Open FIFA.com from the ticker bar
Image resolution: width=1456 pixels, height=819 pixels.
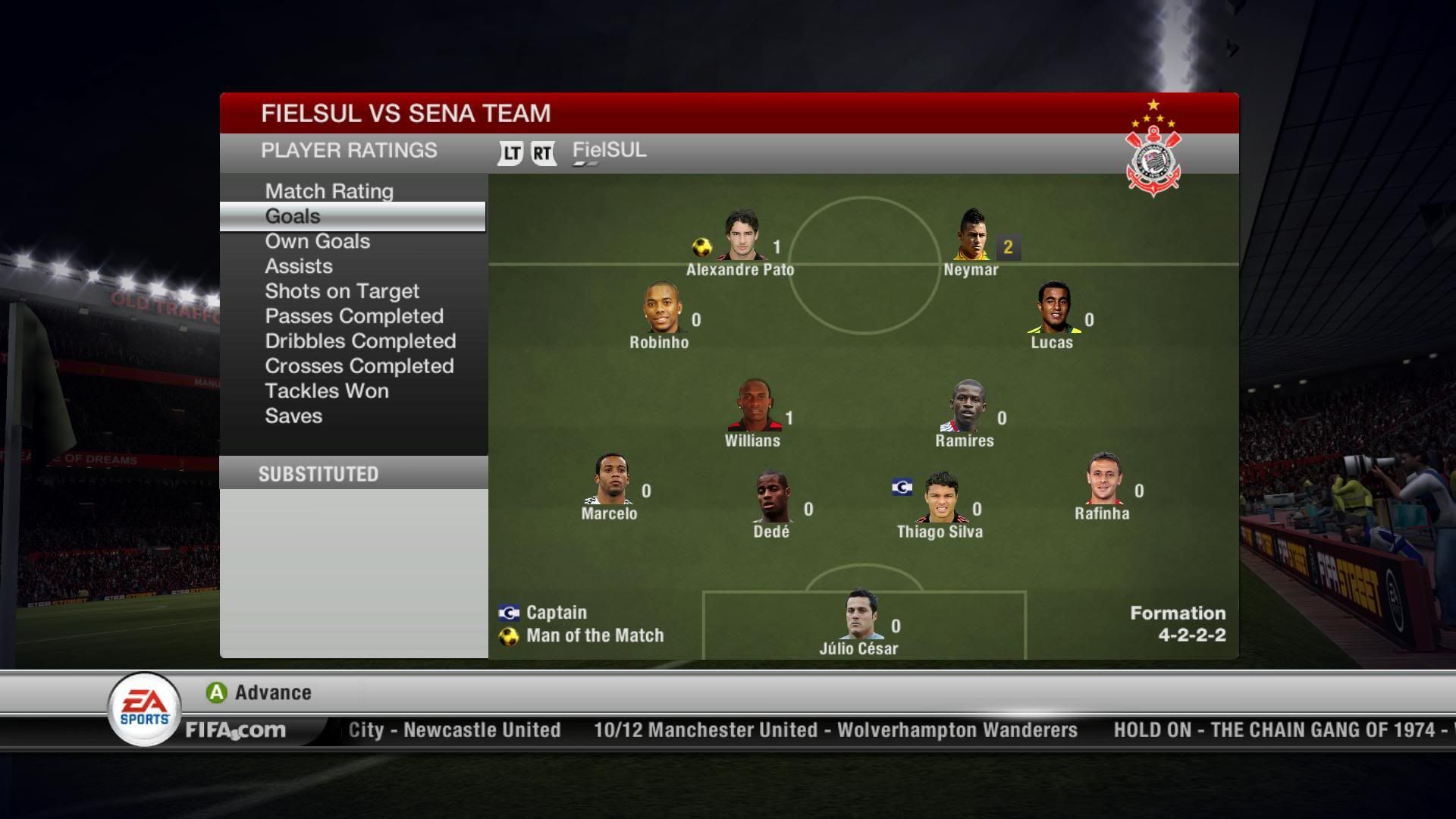236,730
